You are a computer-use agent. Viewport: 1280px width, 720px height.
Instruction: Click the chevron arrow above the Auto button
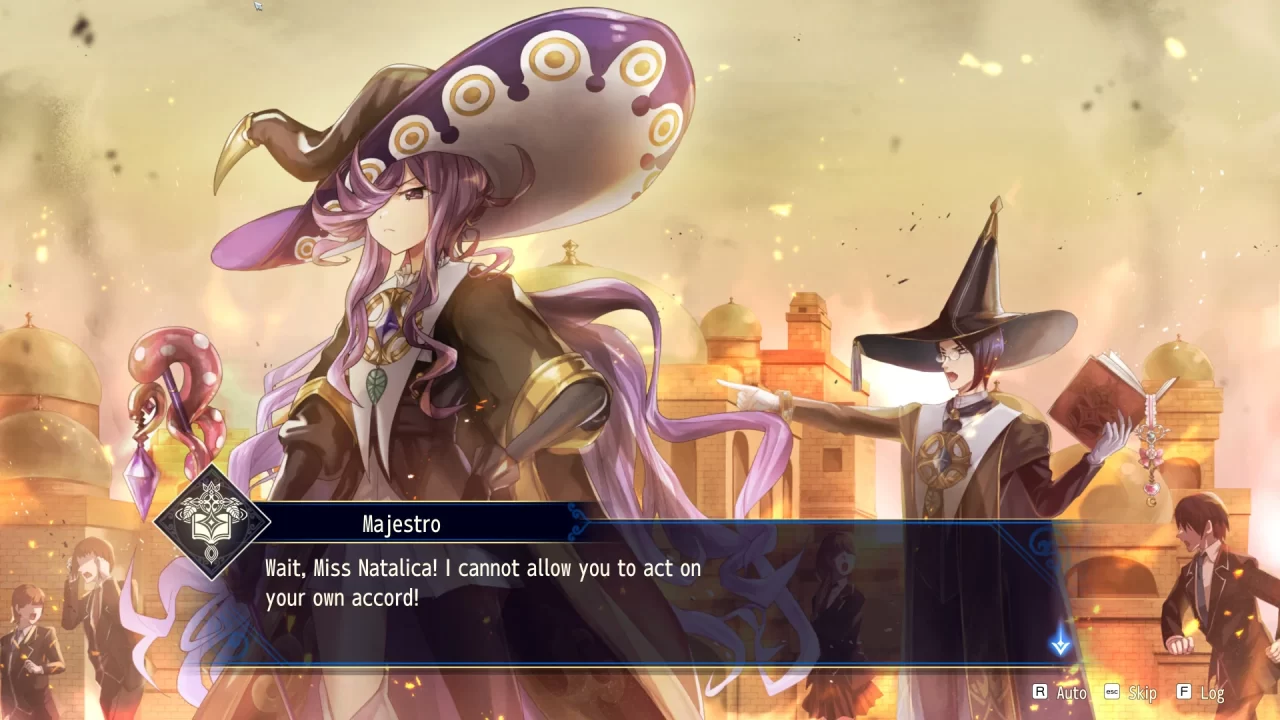click(1063, 648)
